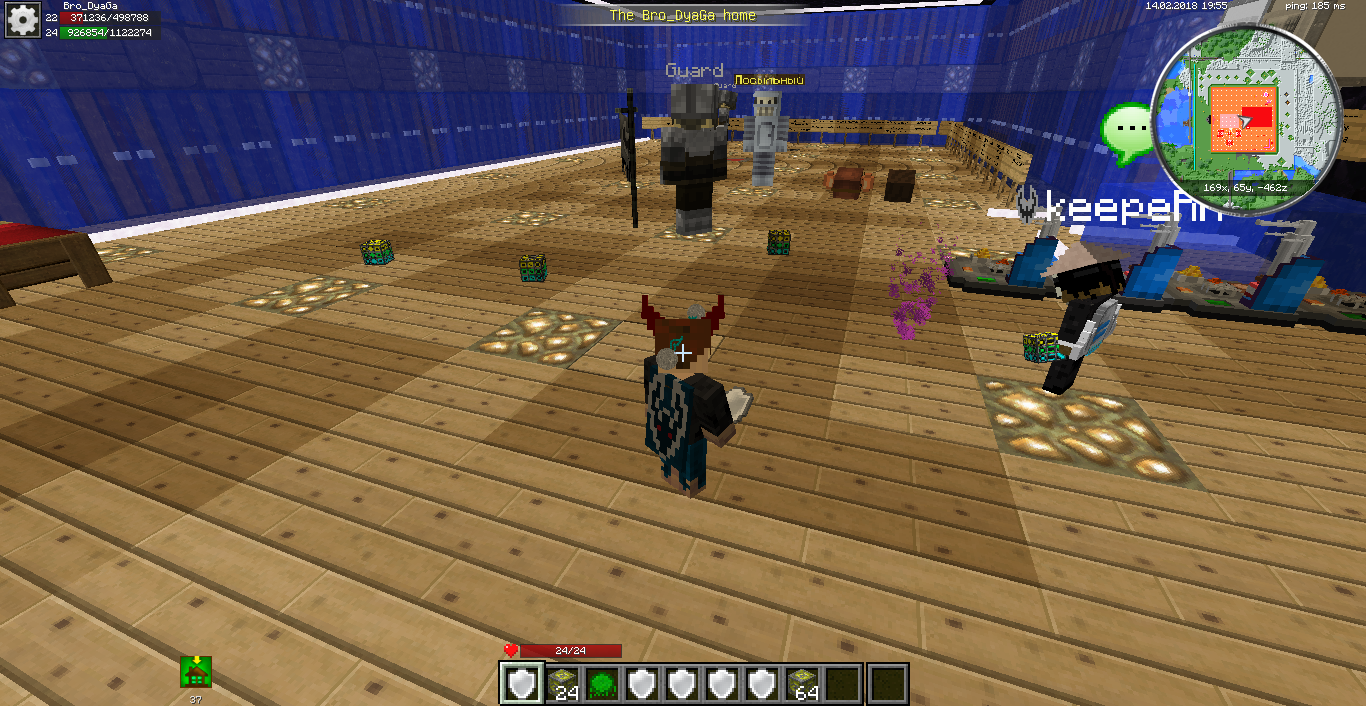Select the highlighted shield hotbar slot

(521, 684)
